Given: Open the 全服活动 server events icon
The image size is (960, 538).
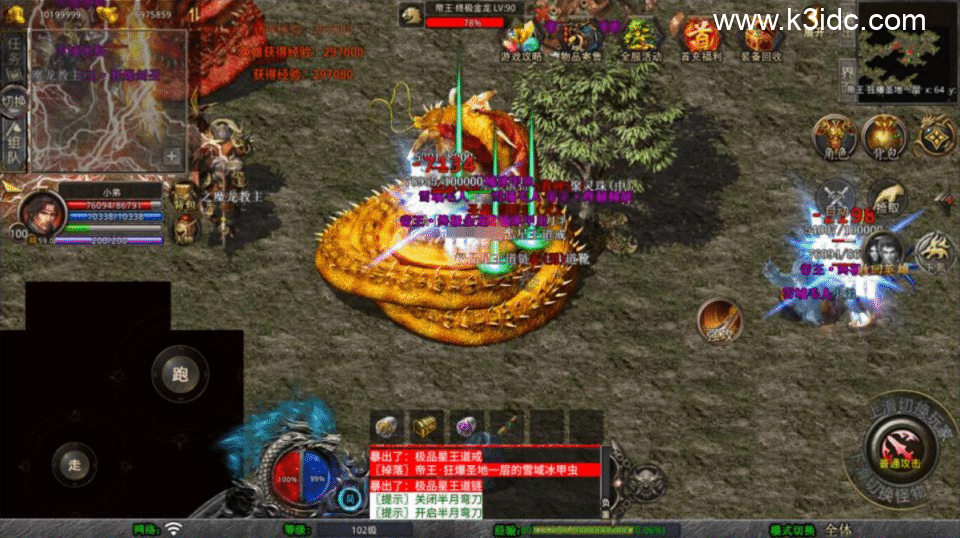Looking at the screenshot, I should tap(639, 40).
